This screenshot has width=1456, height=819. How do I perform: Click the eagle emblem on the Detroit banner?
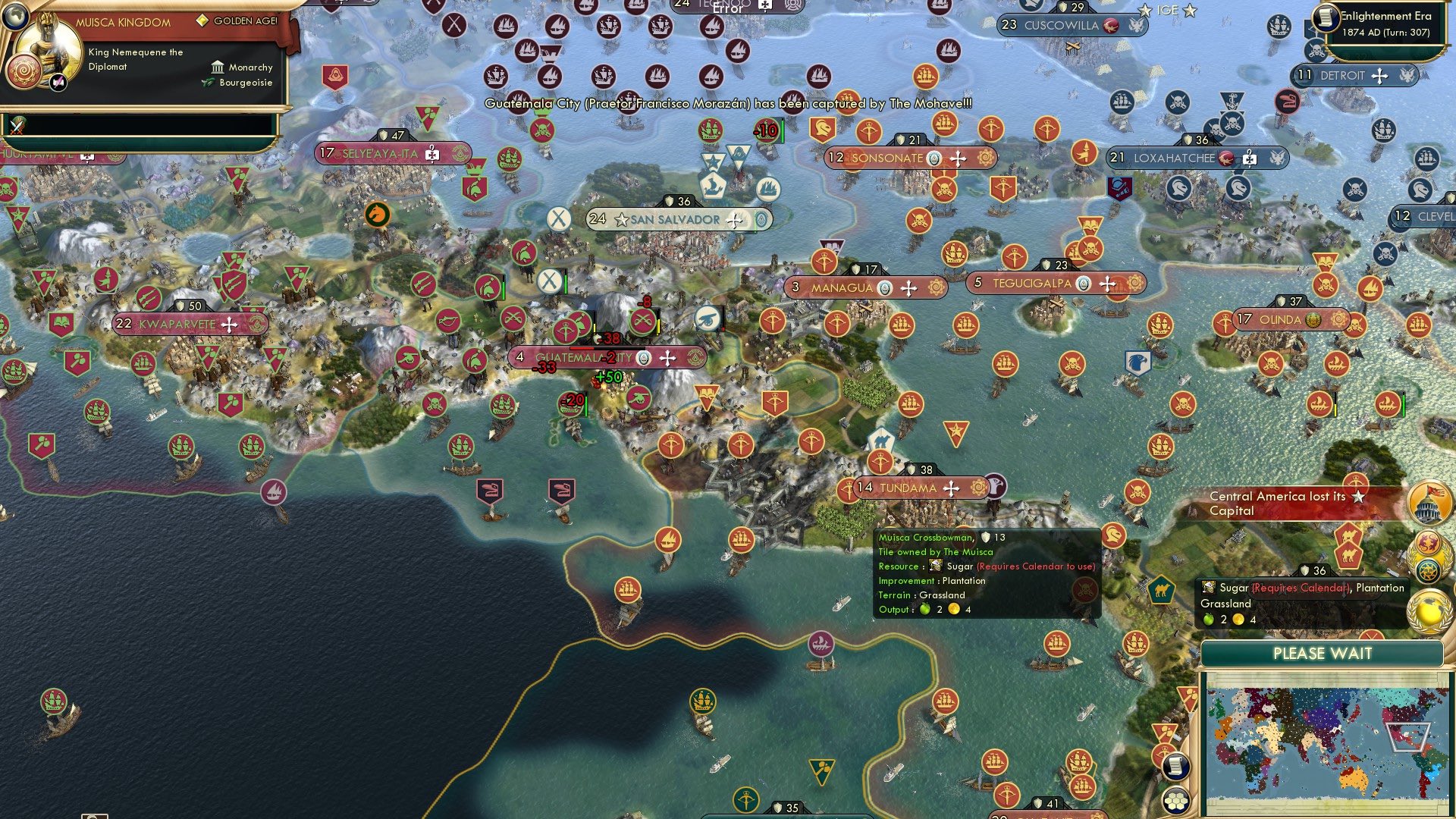pyautogui.click(x=1407, y=76)
